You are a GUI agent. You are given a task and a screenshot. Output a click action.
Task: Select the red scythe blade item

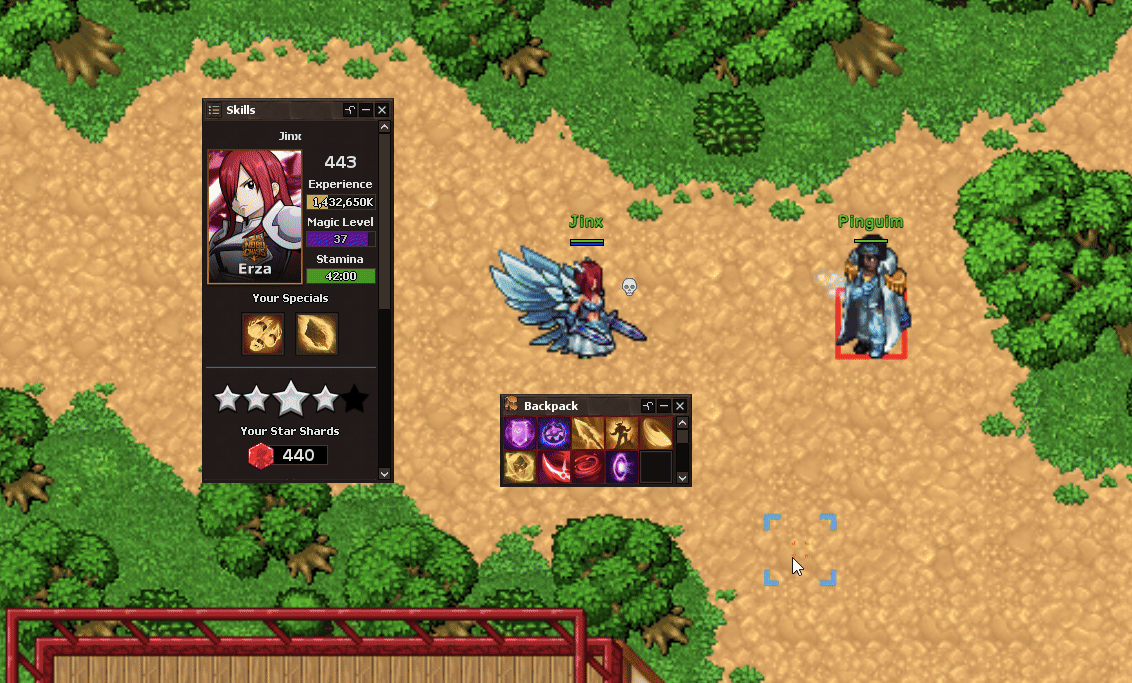pos(553,467)
